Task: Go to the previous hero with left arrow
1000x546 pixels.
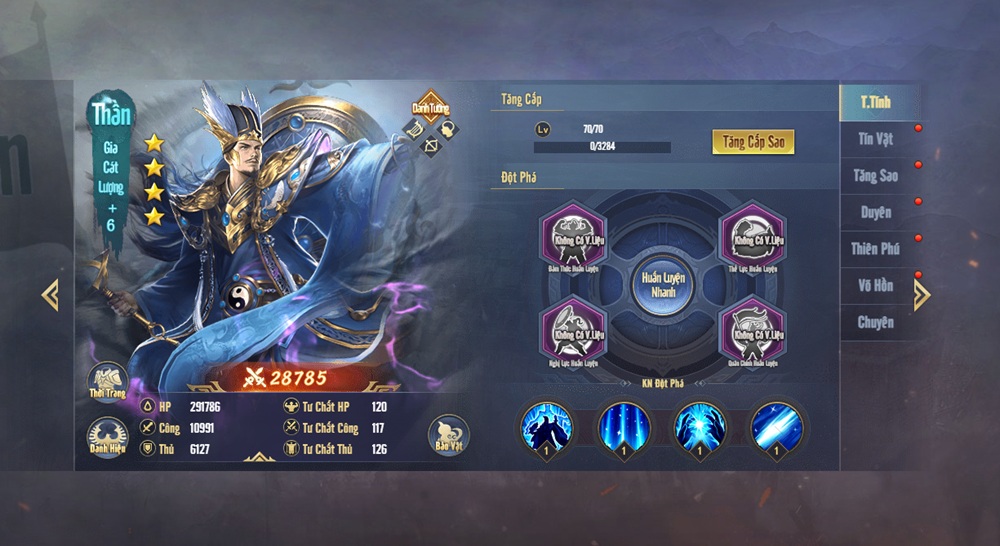Action: (50, 295)
